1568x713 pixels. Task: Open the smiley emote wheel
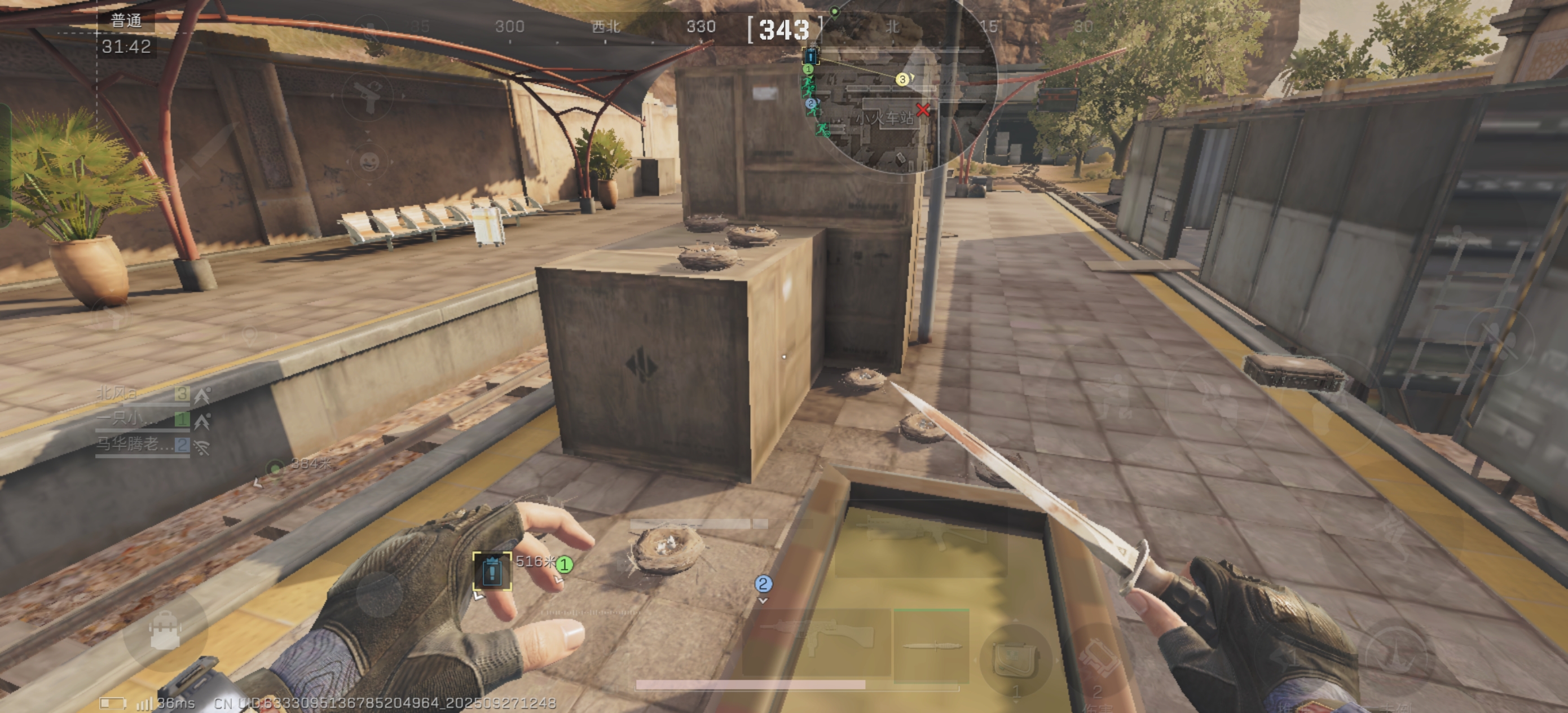click(369, 162)
